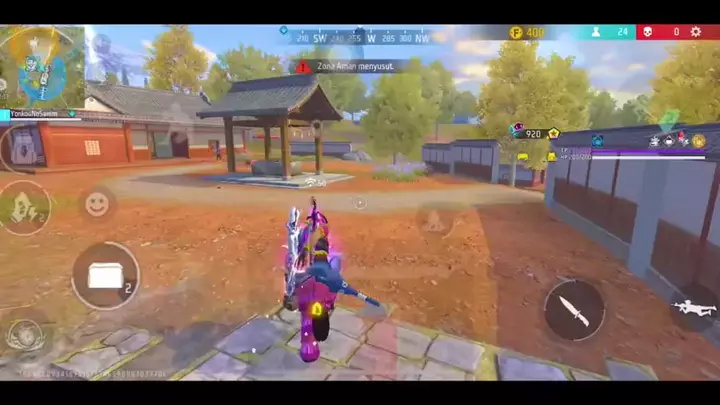720x405 pixels.
Task: Attack with the knife melee button
Action: (574, 309)
